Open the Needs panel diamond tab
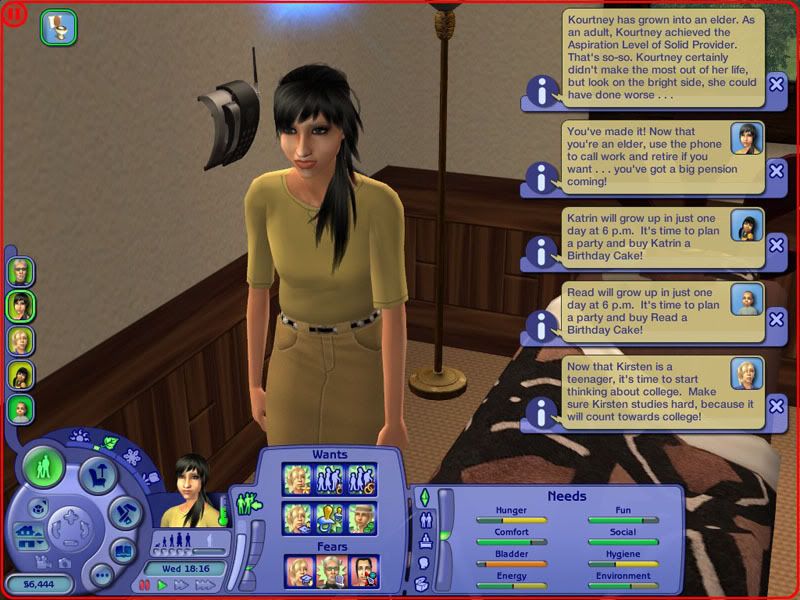 pyautogui.click(x=424, y=497)
